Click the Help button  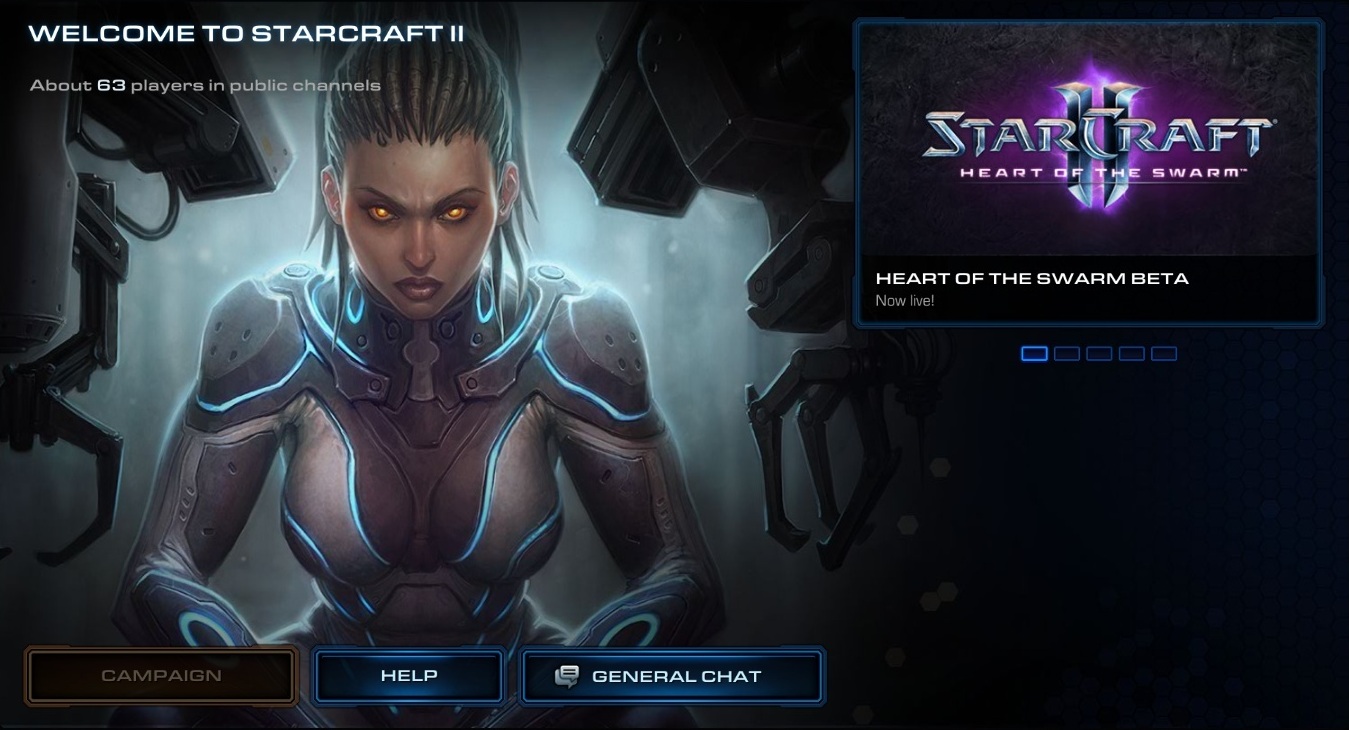pos(408,676)
